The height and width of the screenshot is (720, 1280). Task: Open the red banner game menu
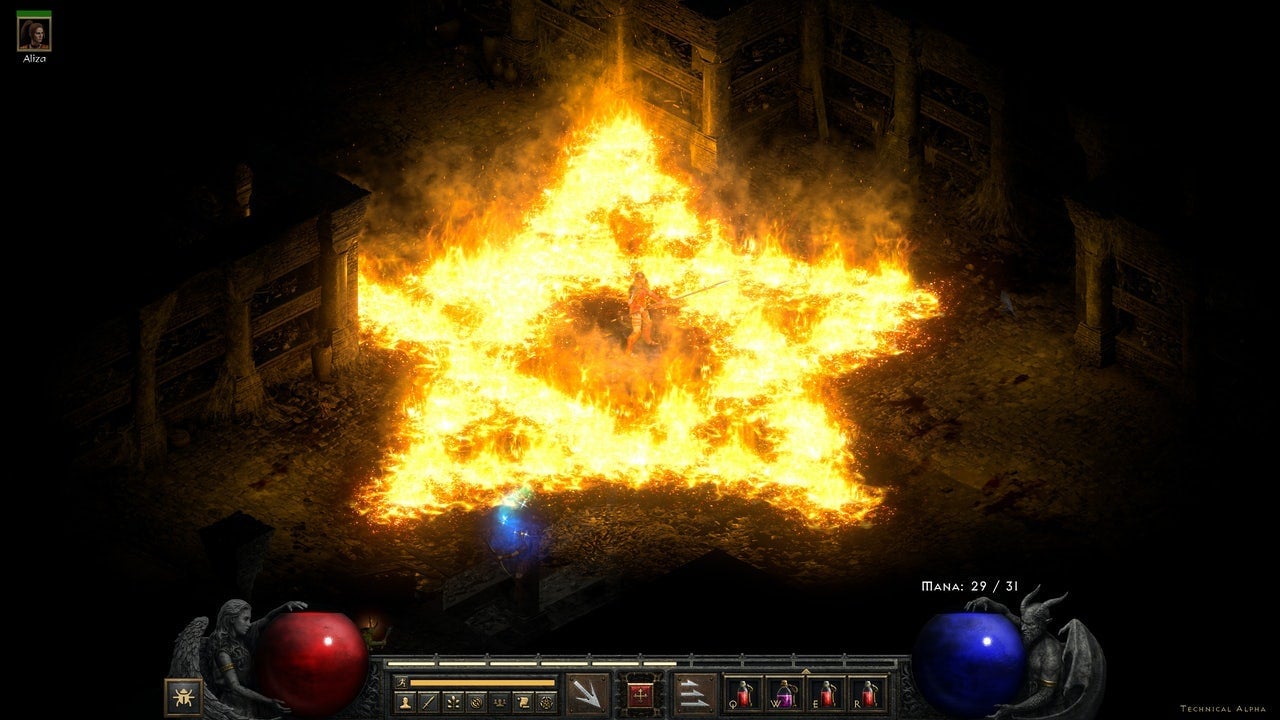pos(638,694)
